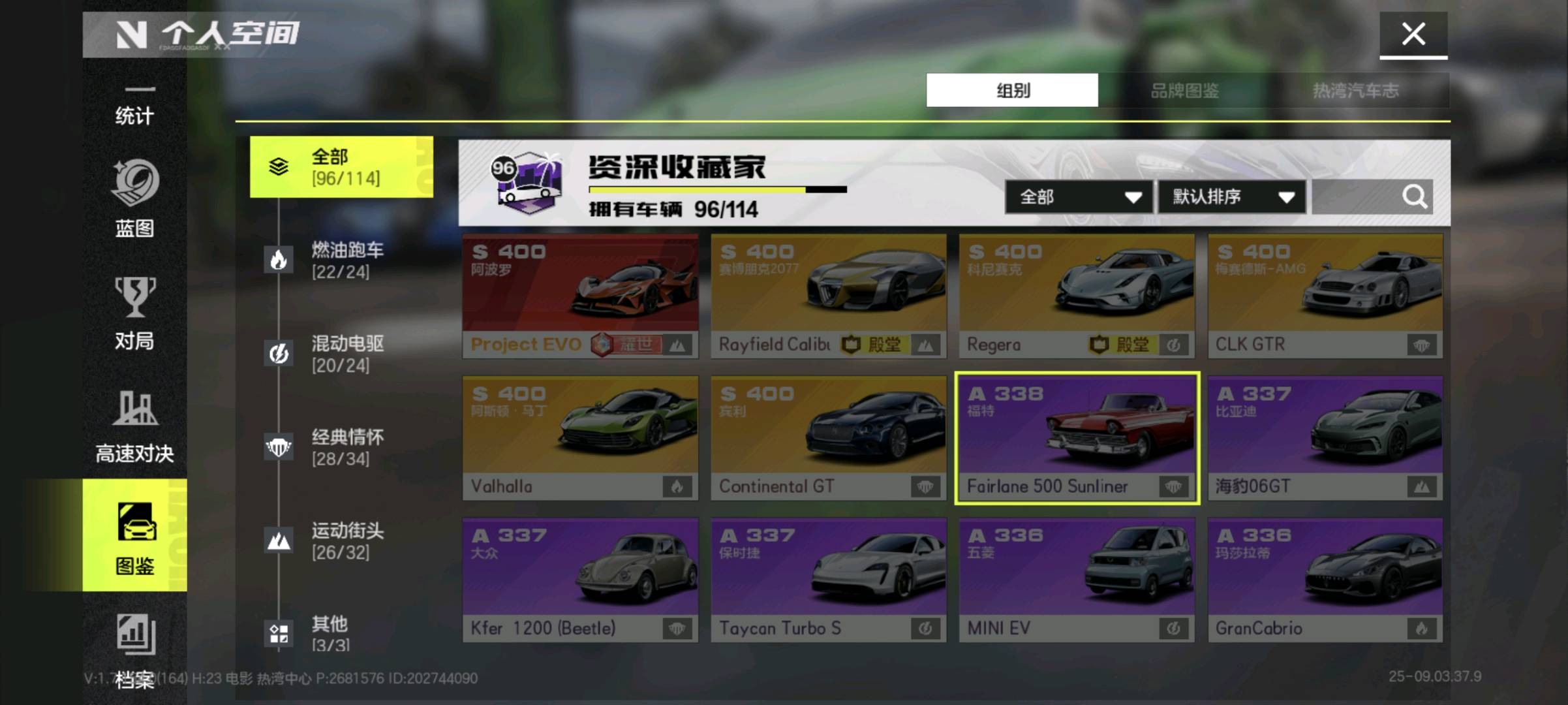Viewport: 1568px width, 705px height.
Task: Open the 对局 trophy section
Action: [134, 313]
